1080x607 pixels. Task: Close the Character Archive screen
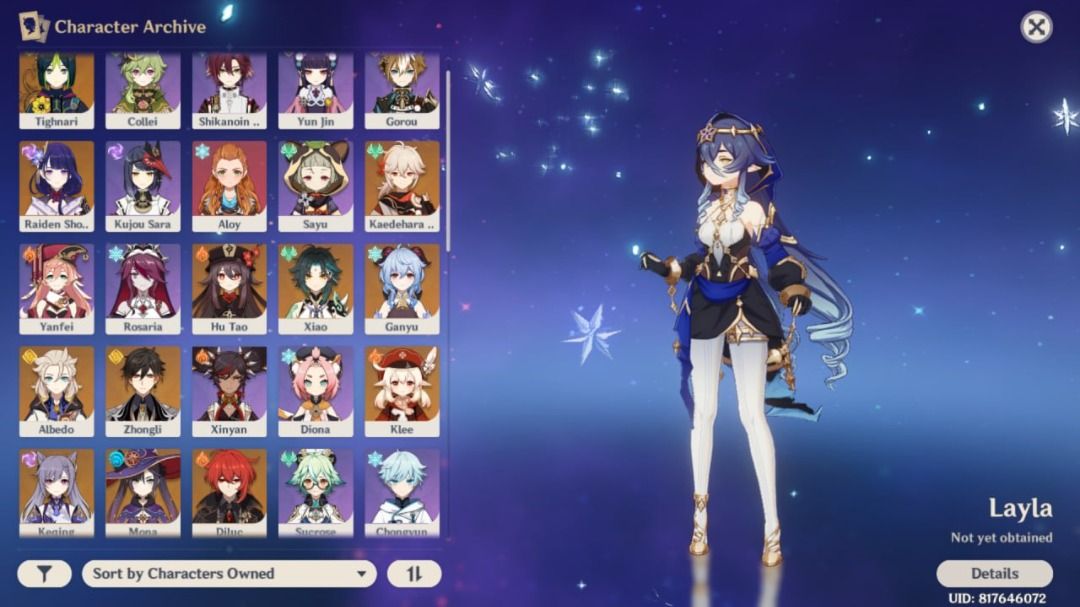[x=1036, y=27]
